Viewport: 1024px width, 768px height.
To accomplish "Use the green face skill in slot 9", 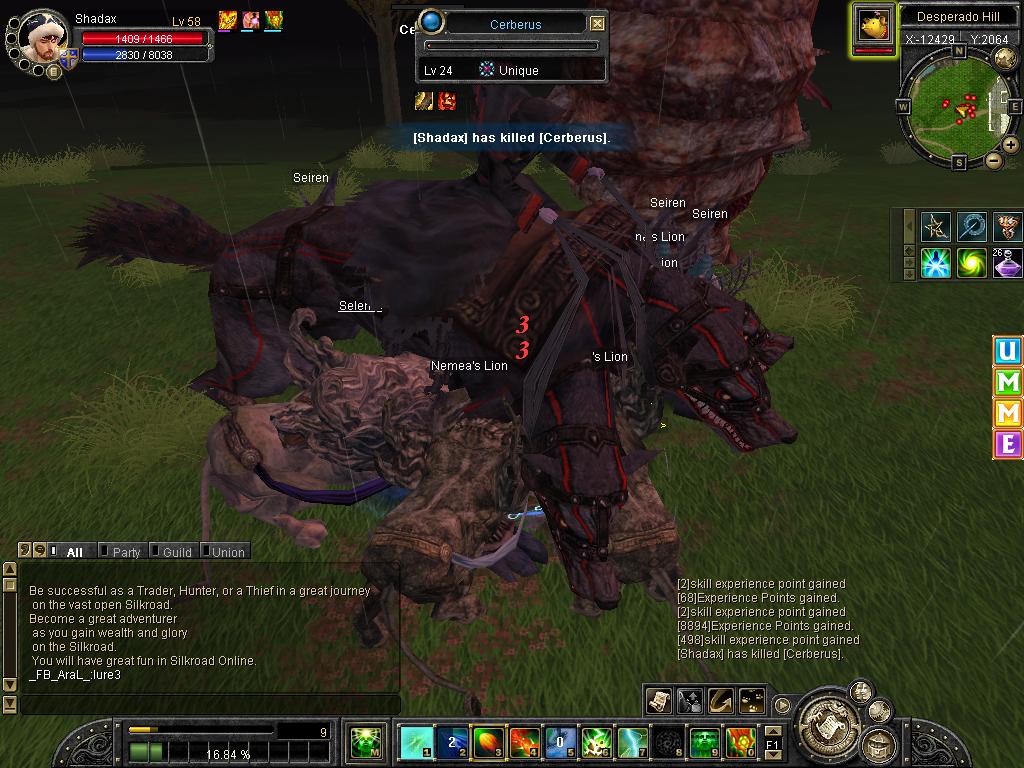I will click(x=704, y=743).
